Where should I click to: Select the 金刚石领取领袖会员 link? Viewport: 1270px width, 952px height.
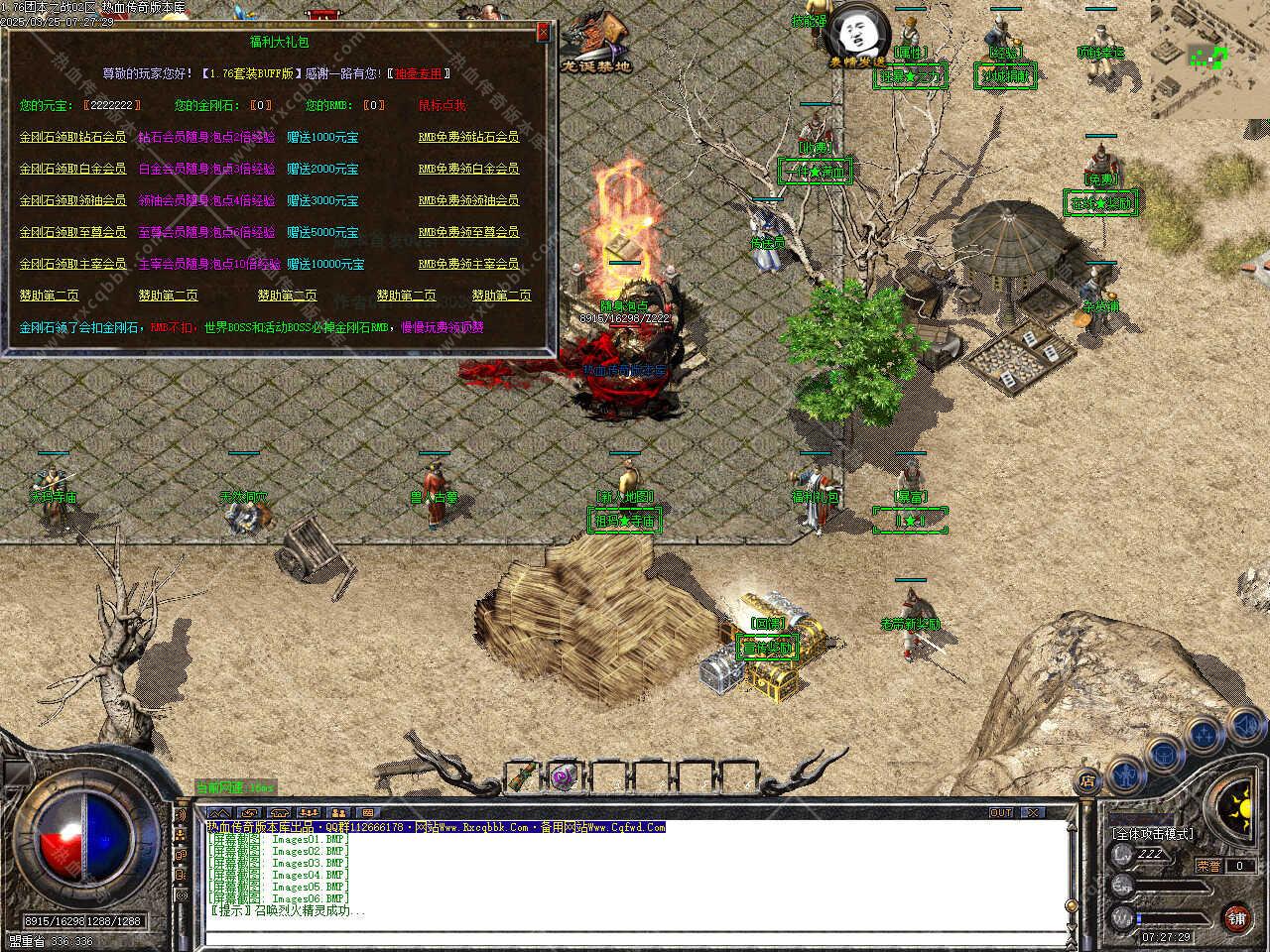coord(72,200)
